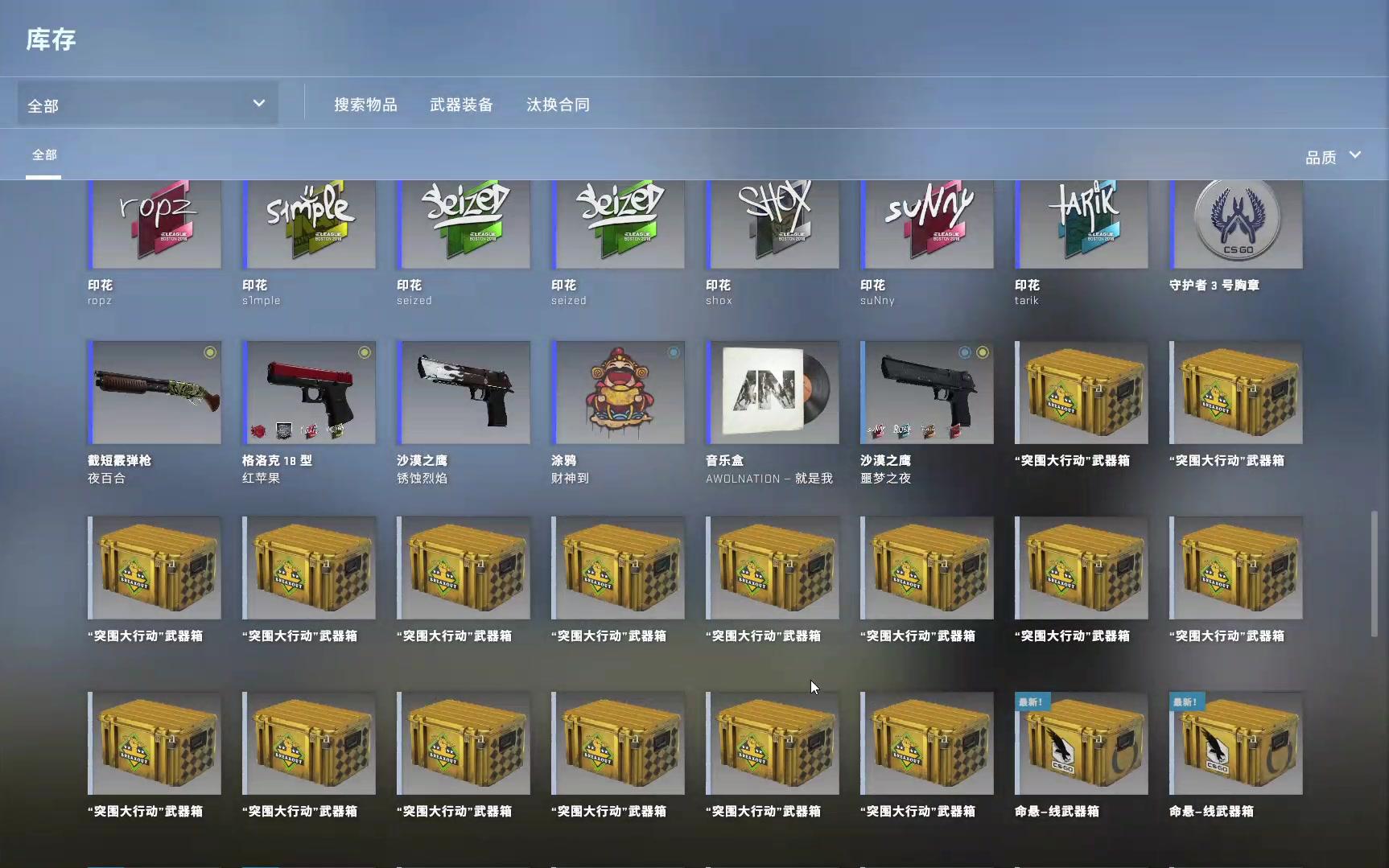
Task: Click the 搜索物品 search link
Action: click(366, 104)
